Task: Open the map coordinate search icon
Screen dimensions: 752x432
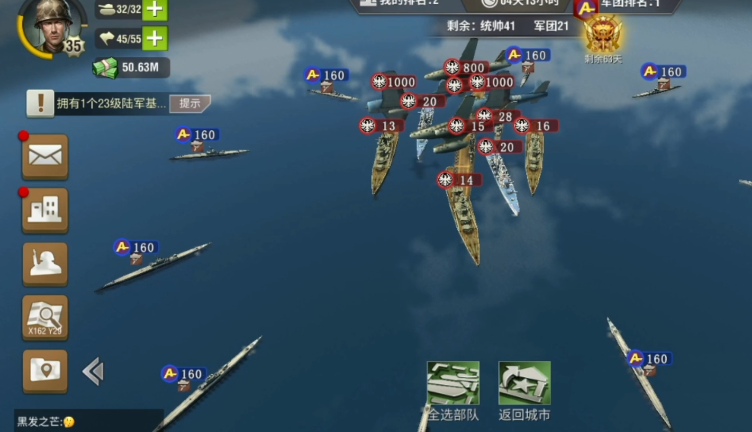Action: (45, 318)
